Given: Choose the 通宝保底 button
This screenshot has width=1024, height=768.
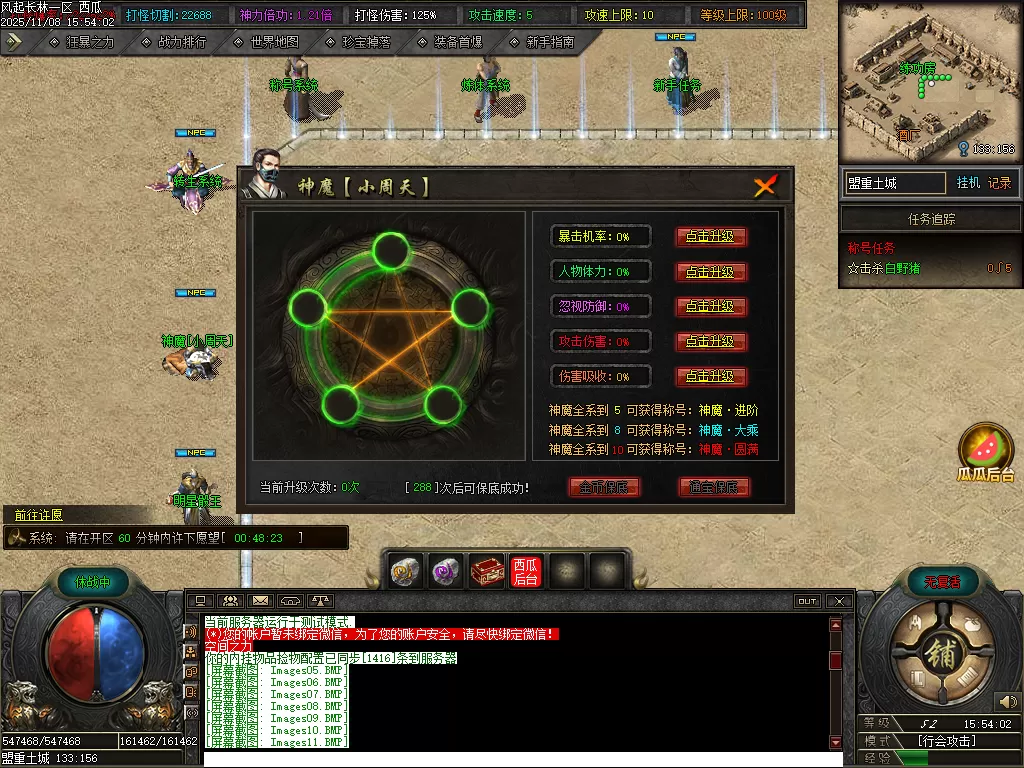Looking at the screenshot, I should (x=714, y=488).
